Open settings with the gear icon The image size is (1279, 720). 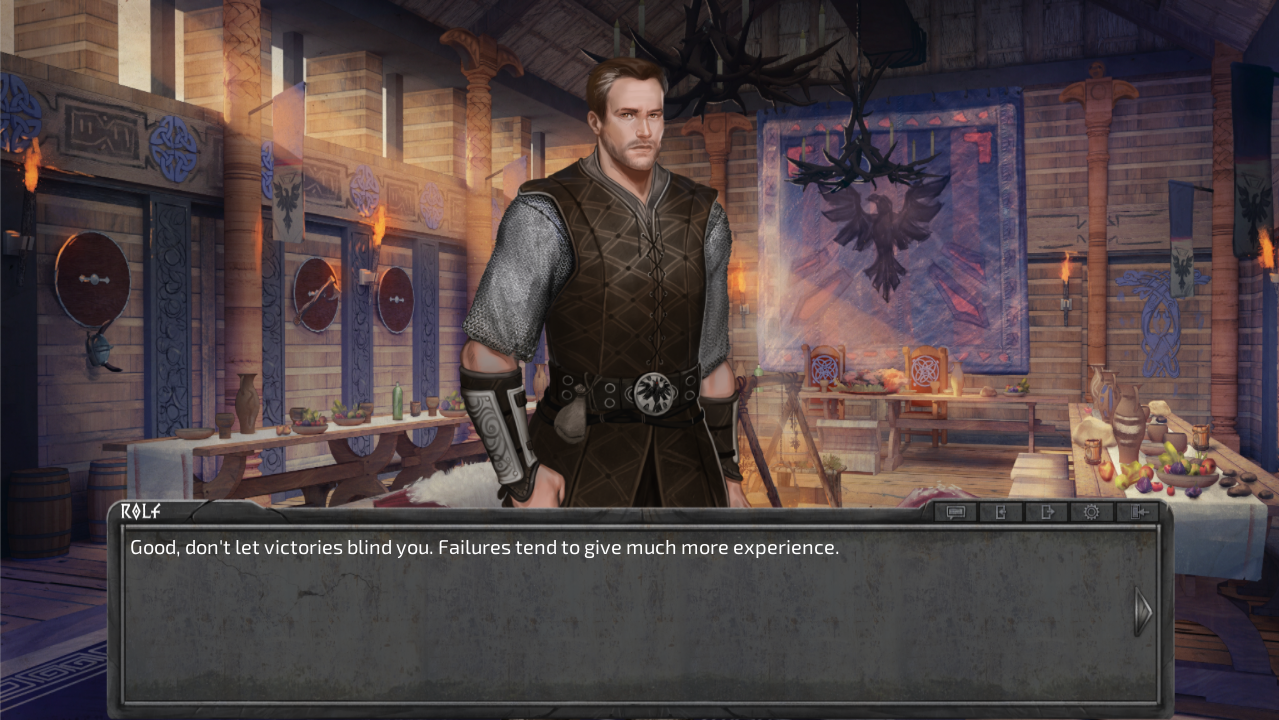1091,512
